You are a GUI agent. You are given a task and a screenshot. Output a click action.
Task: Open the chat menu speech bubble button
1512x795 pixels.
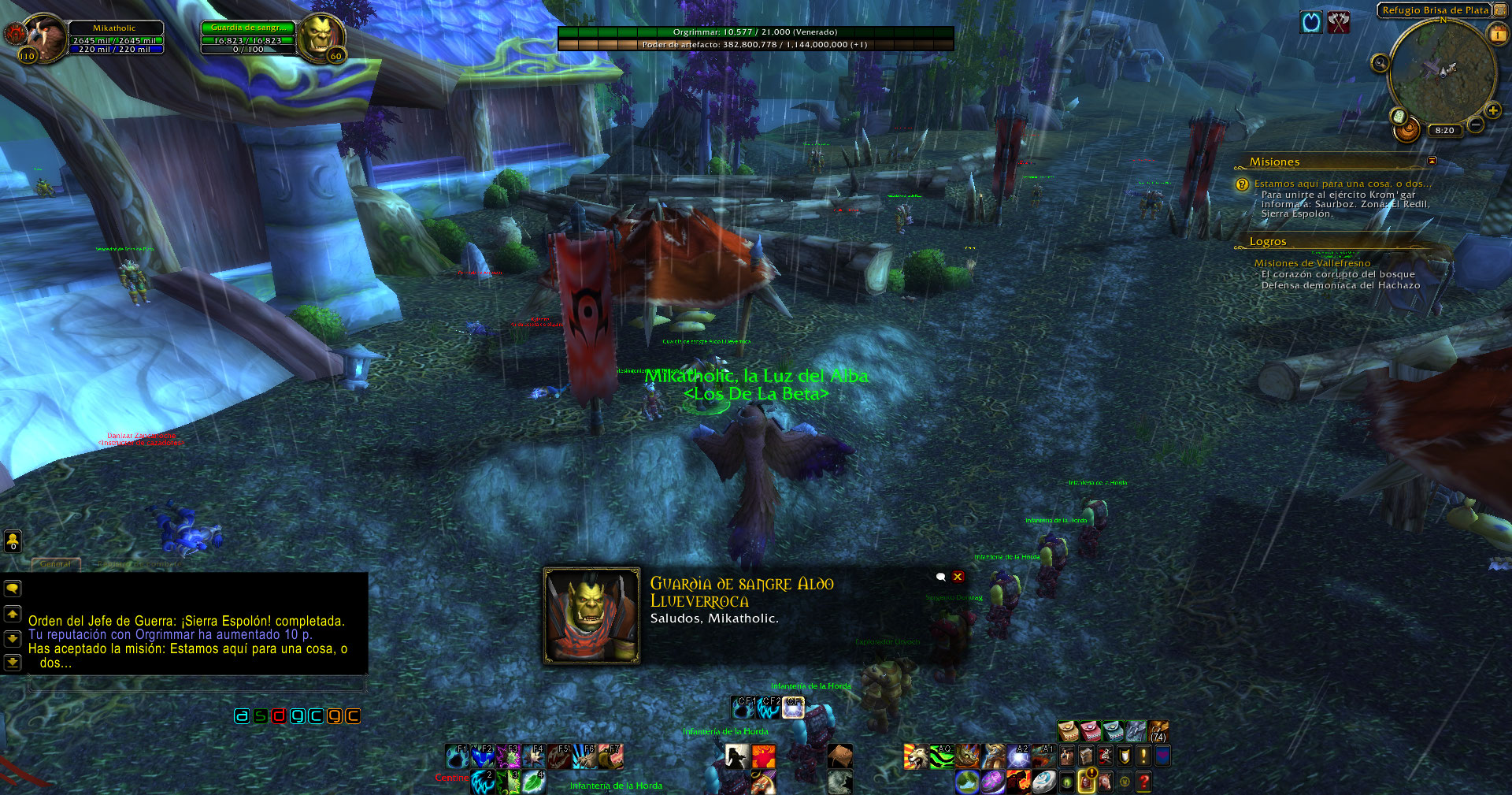click(x=13, y=589)
